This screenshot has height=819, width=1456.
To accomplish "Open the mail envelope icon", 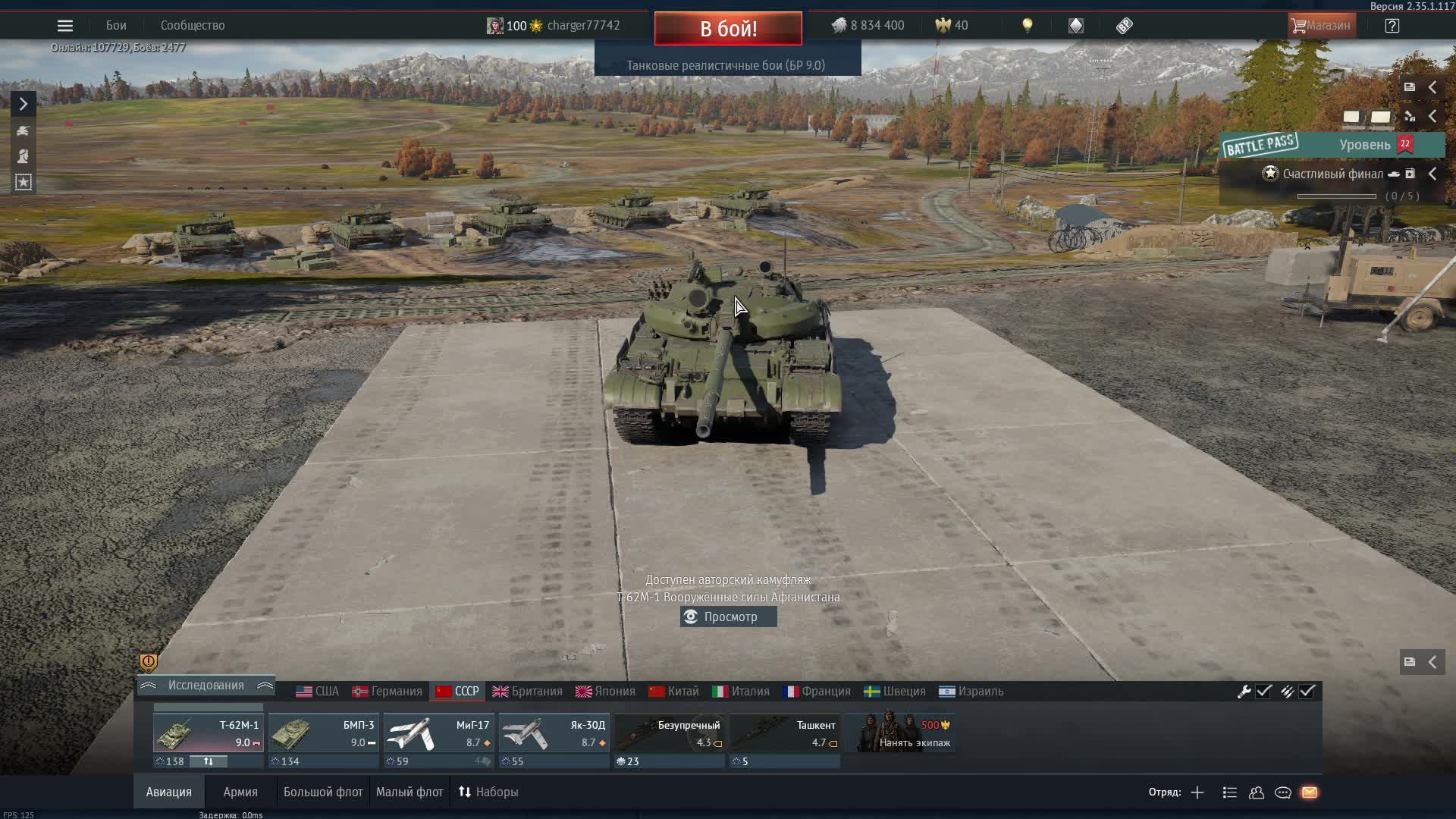I will click(1310, 792).
